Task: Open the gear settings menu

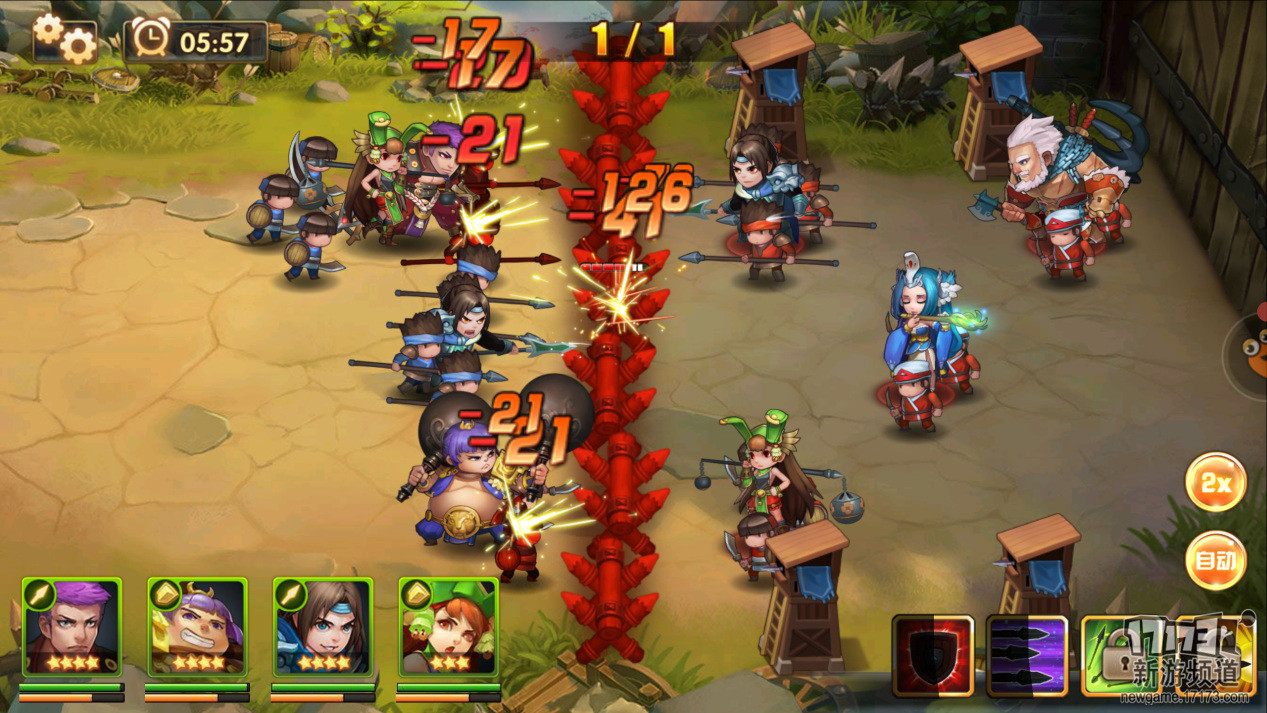Action: pos(65,38)
